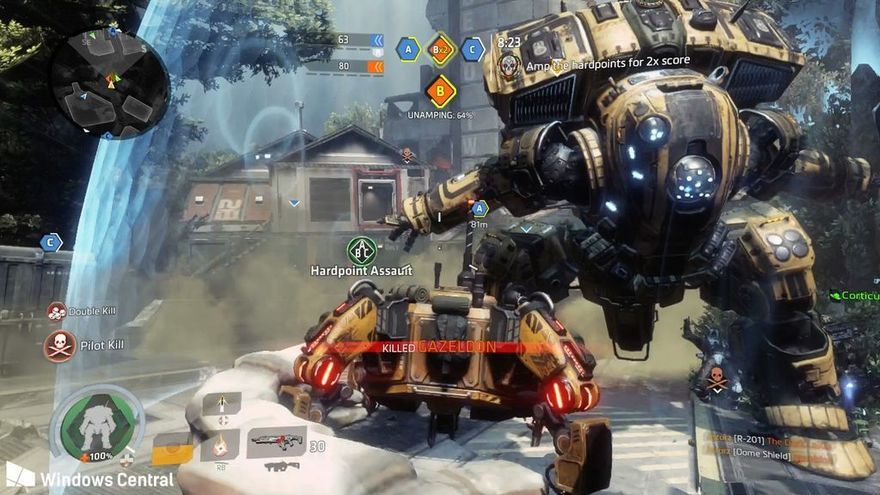Click the green Hardpoint Assault B marker
880x495 pixels.
360,250
